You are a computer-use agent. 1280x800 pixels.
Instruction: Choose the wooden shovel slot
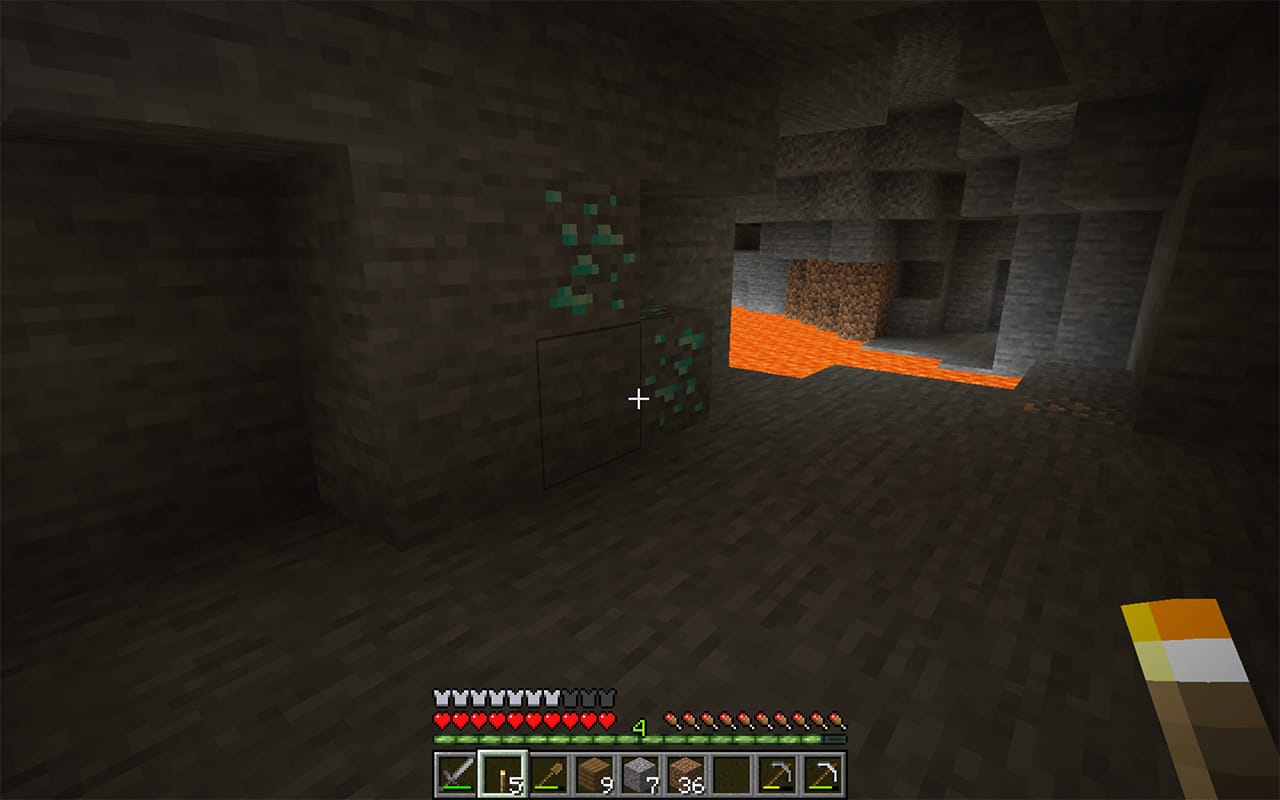[548, 774]
